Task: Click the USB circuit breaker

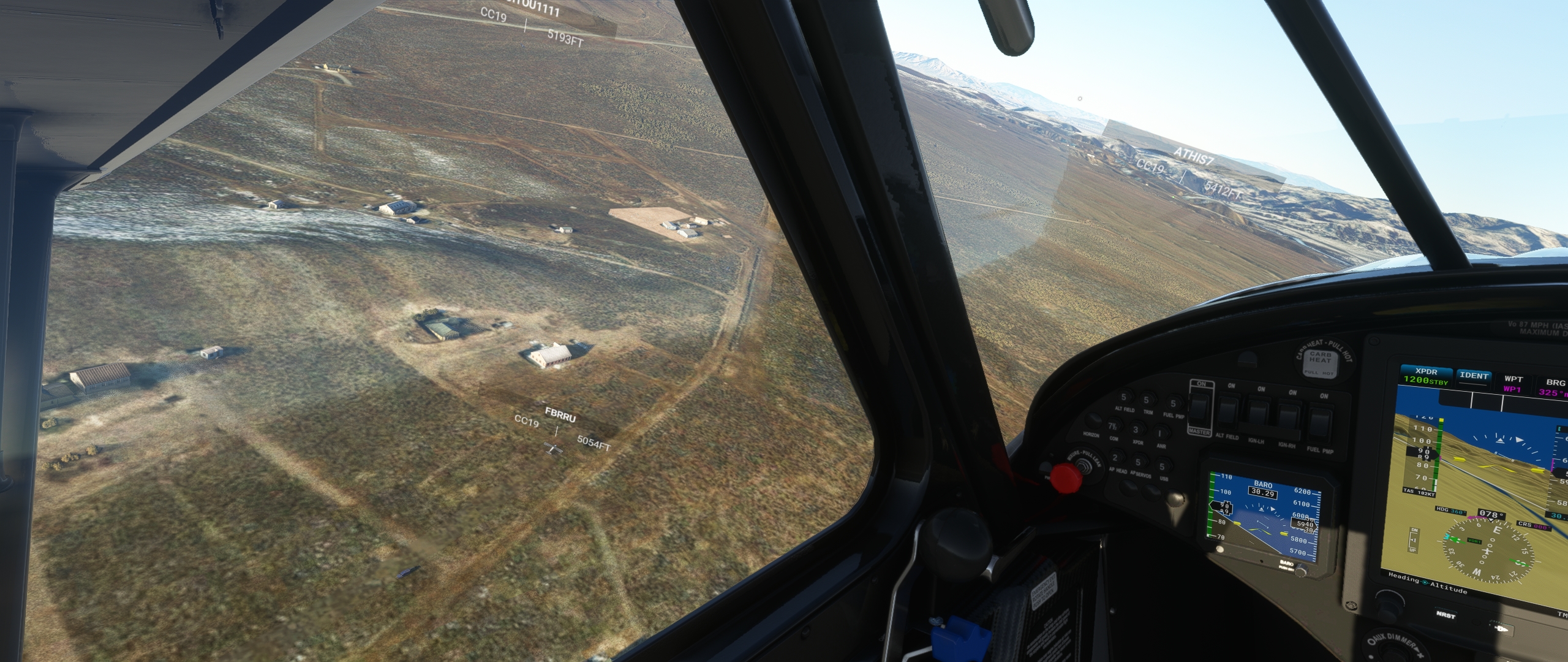Action: click(1162, 466)
